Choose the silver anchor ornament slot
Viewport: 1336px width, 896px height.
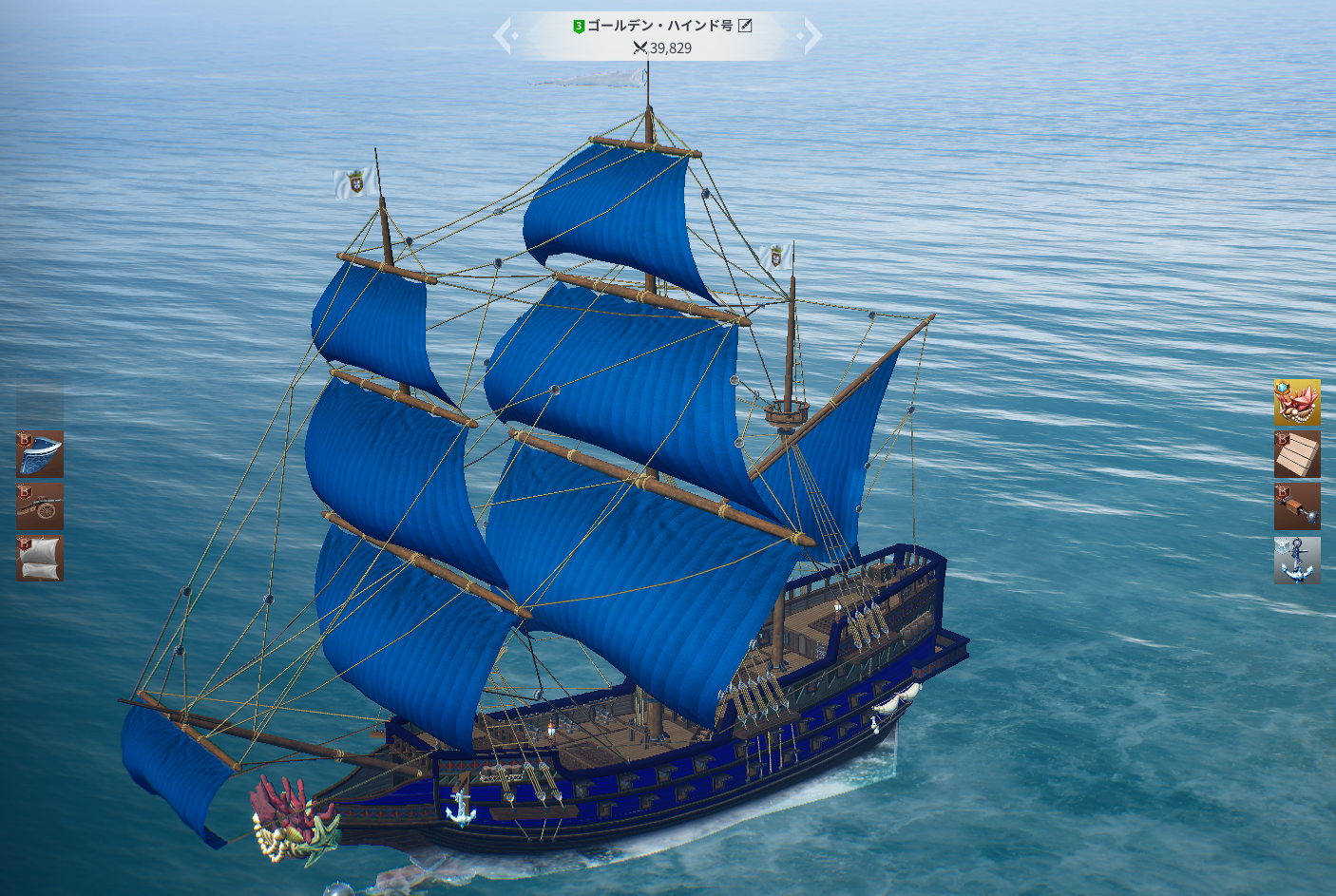point(1297,561)
